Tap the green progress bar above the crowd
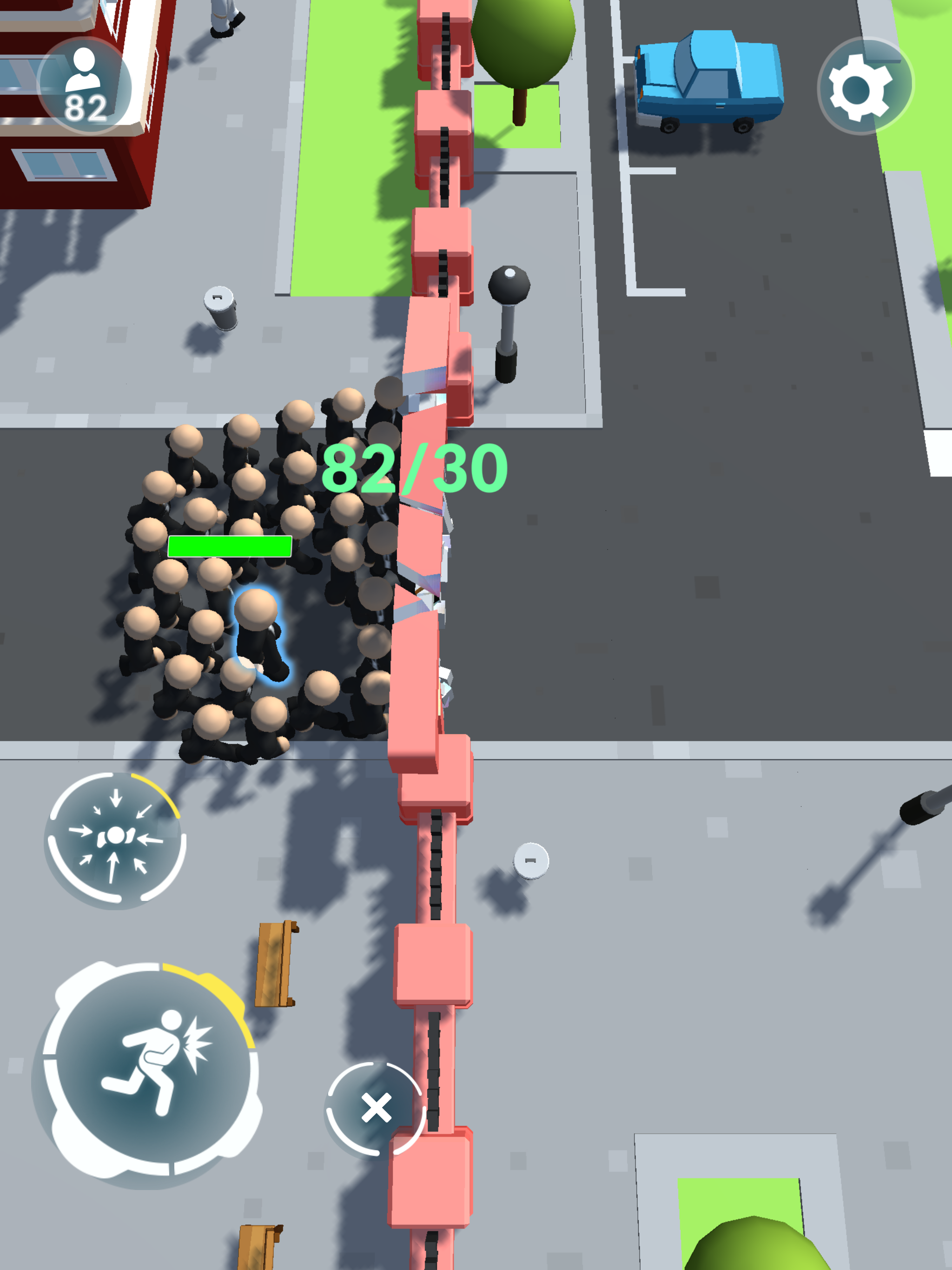 pyautogui.click(x=230, y=547)
